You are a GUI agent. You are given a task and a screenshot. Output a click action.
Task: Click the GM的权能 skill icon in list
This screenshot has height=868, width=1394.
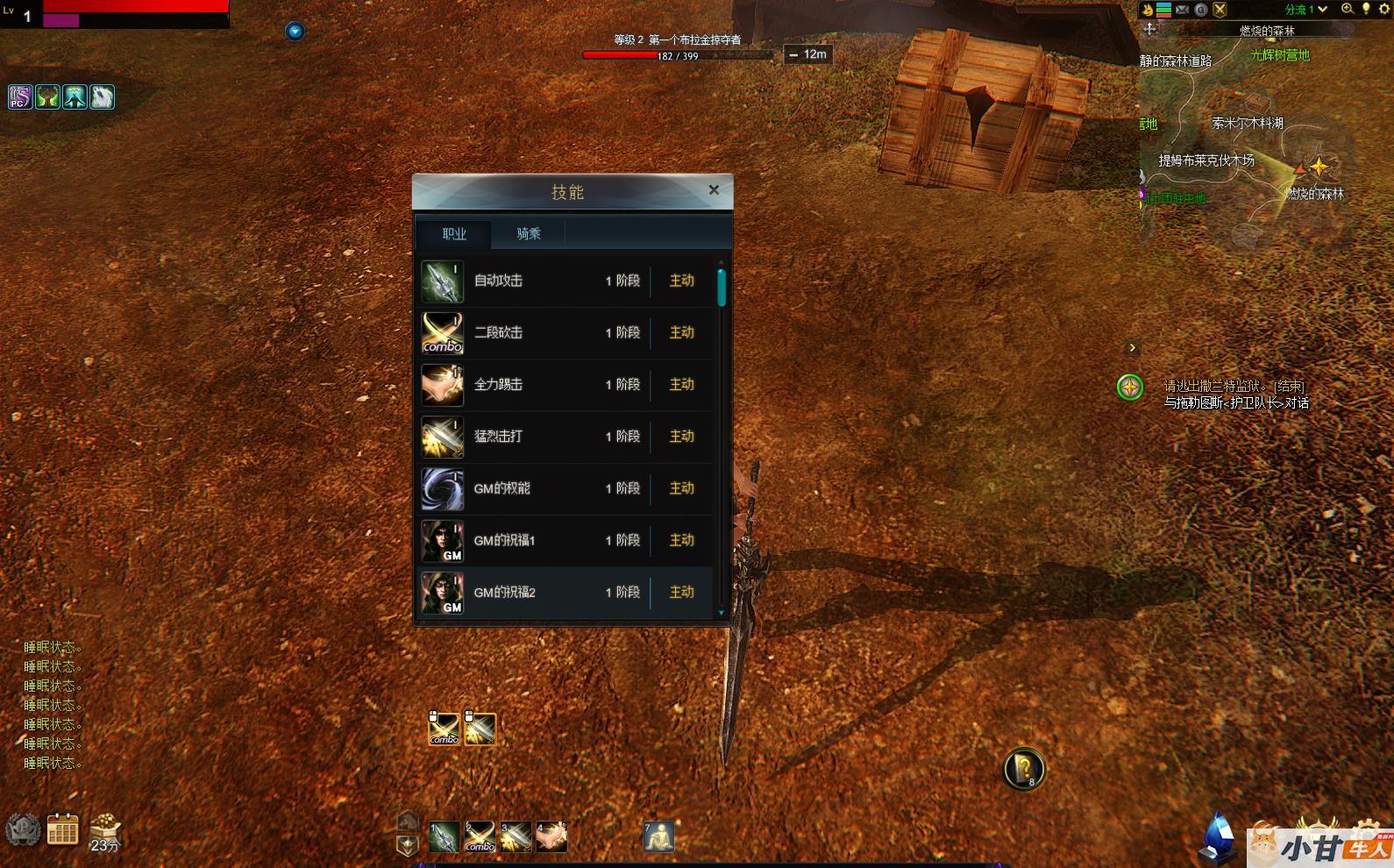(x=443, y=488)
